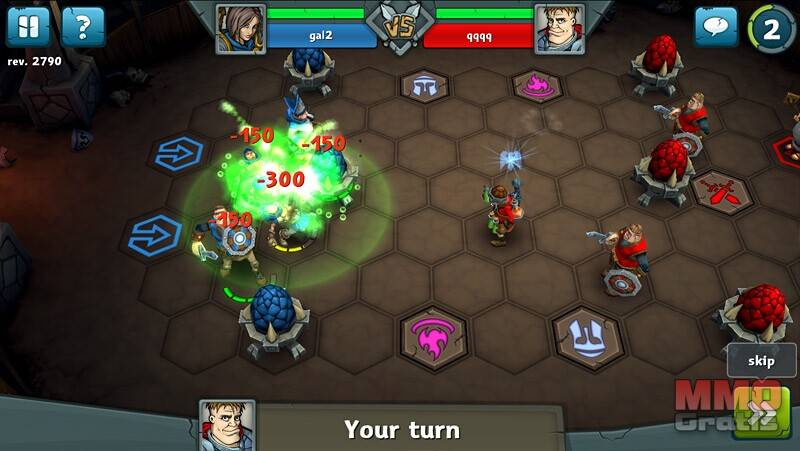Click the green fast-forward arrows button
The width and height of the screenshot is (800, 451).
coord(761,412)
